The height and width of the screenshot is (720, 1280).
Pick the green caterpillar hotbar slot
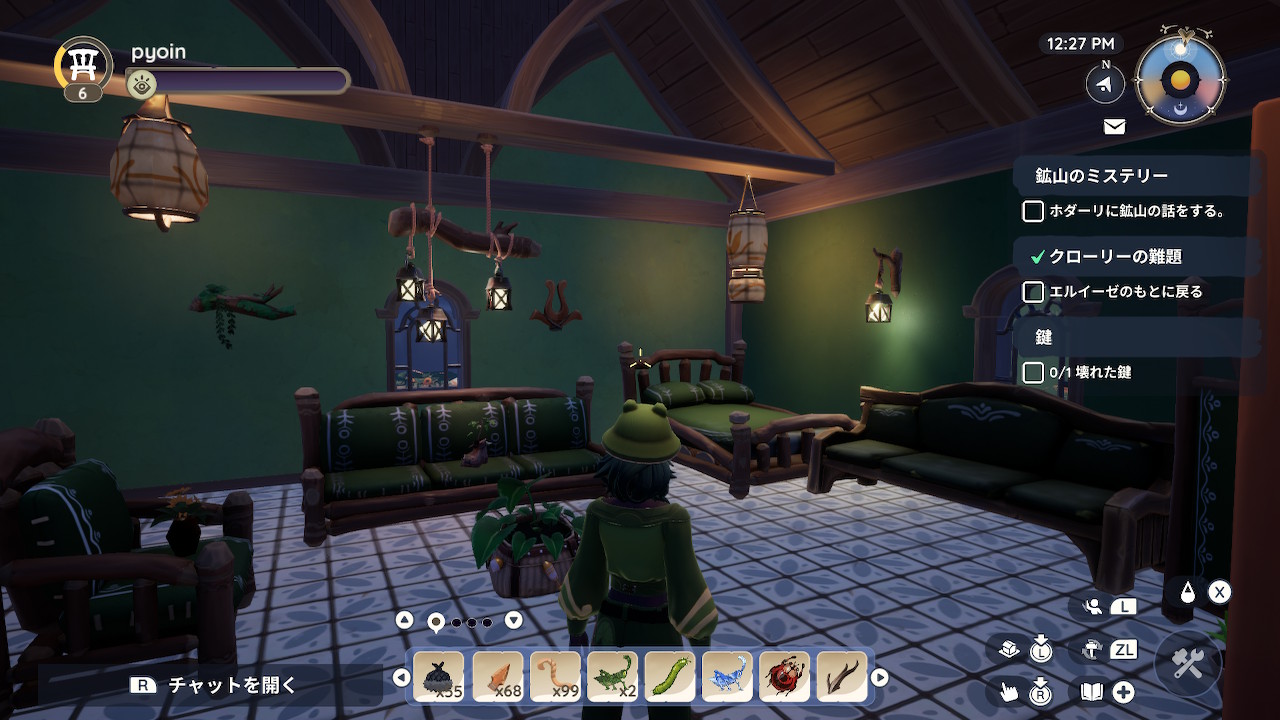coord(670,677)
